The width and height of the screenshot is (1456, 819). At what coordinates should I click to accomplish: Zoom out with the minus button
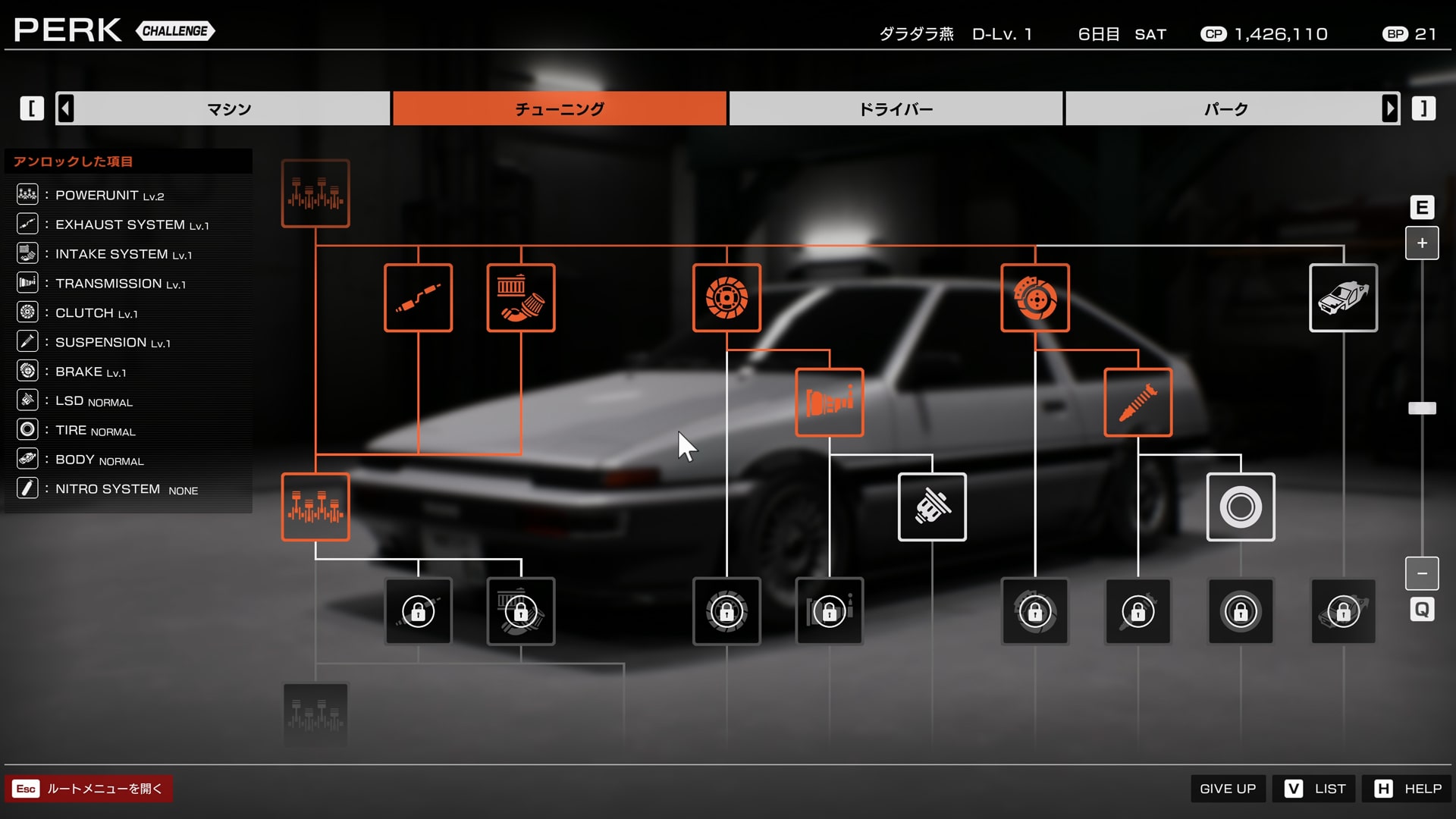point(1422,573)
